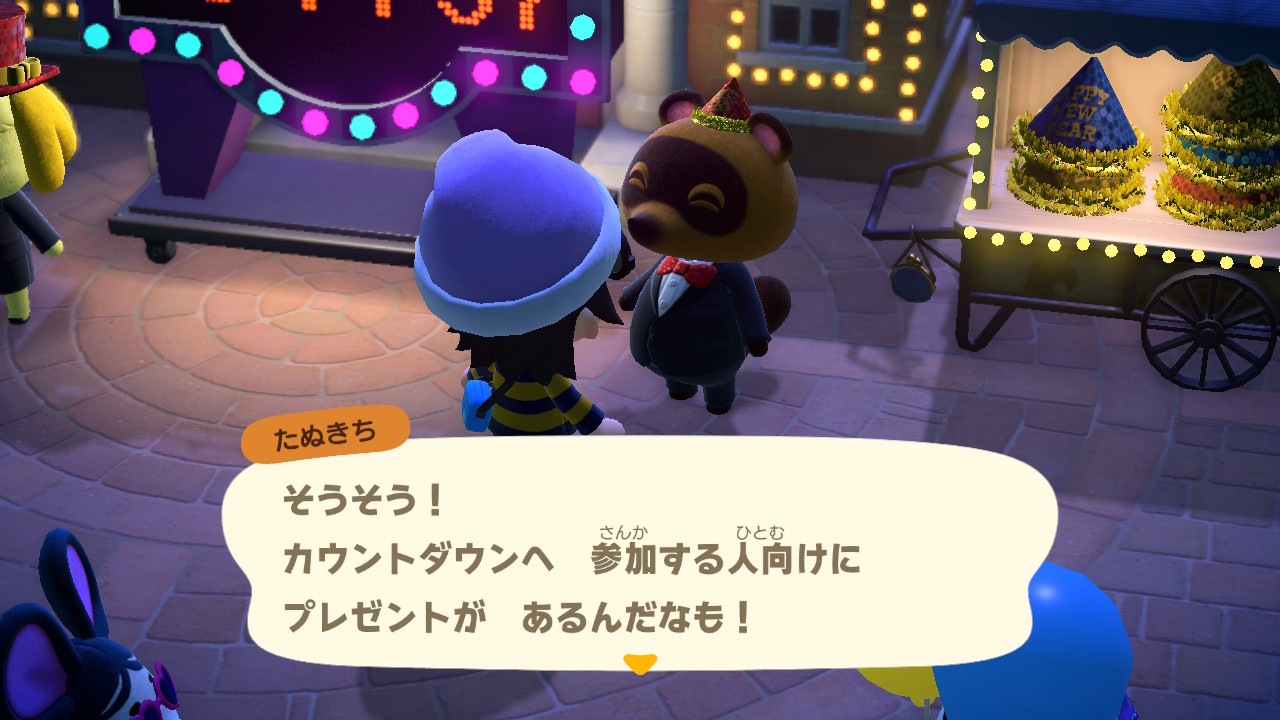Image resolution: width=1280 pixels, height=720 pixels.
Task: Click the word プレゼント in the dialogue
Action: pyautogui.click(x=357, y=615)
